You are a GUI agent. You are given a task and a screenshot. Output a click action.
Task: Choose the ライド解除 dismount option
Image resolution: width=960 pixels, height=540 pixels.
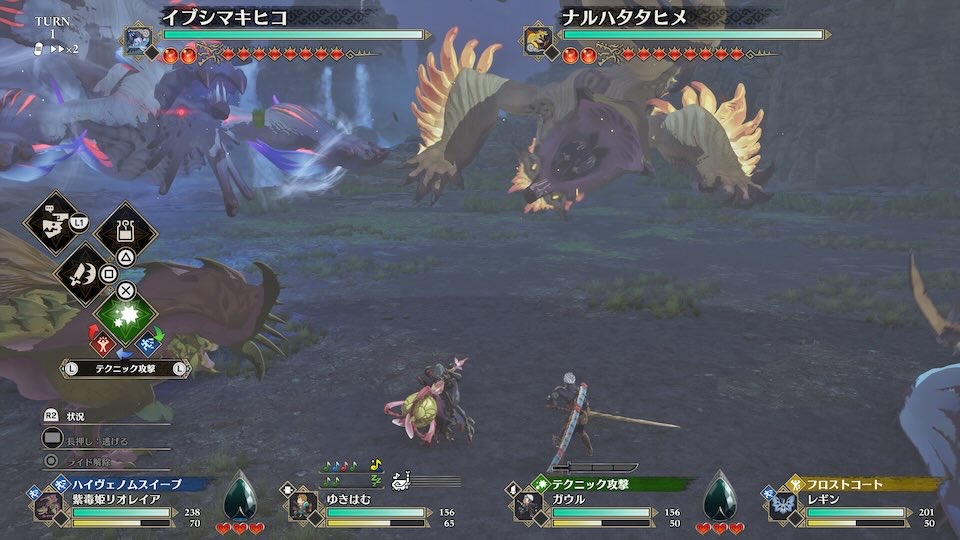tap(88, 462)
